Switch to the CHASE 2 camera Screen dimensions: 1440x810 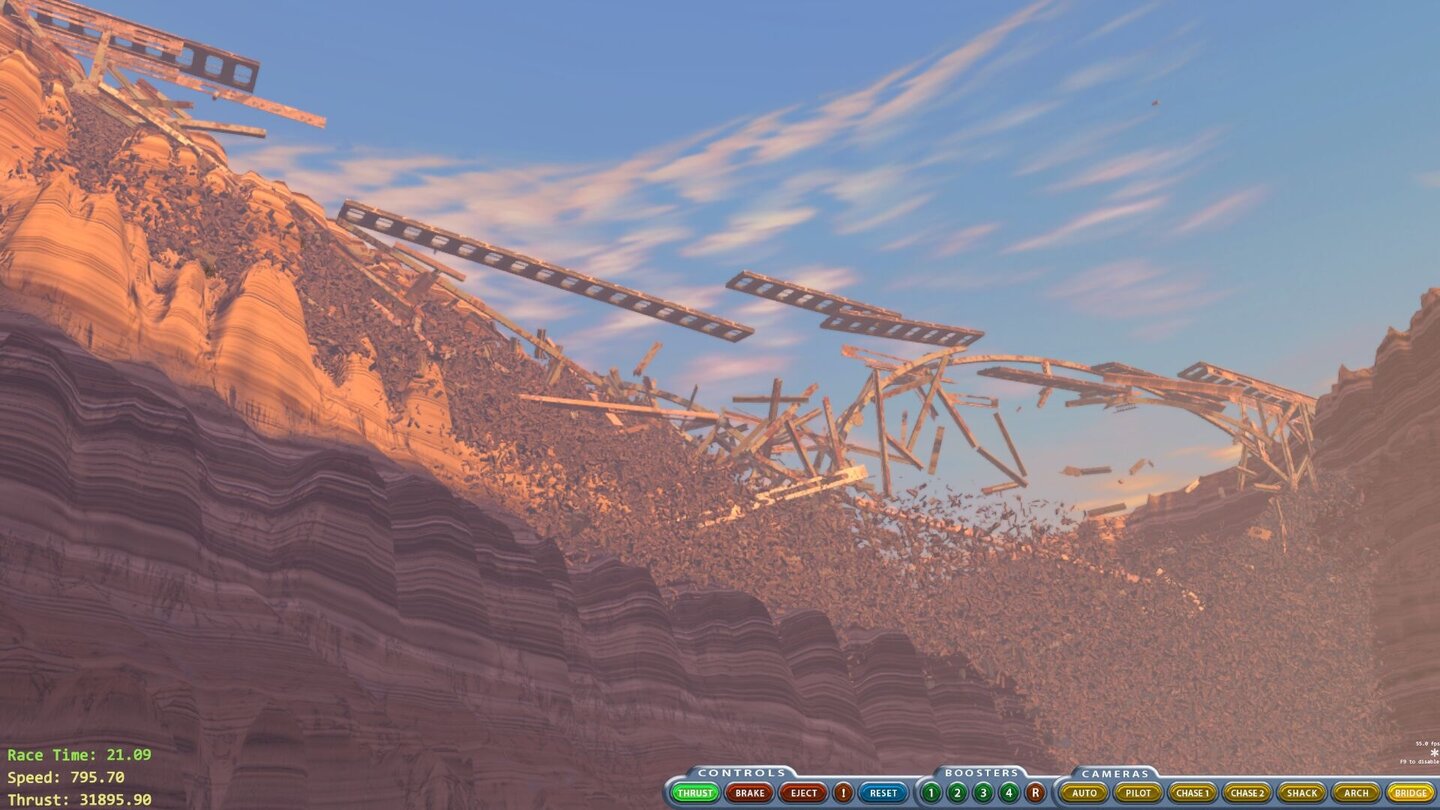pos(1248,792)
